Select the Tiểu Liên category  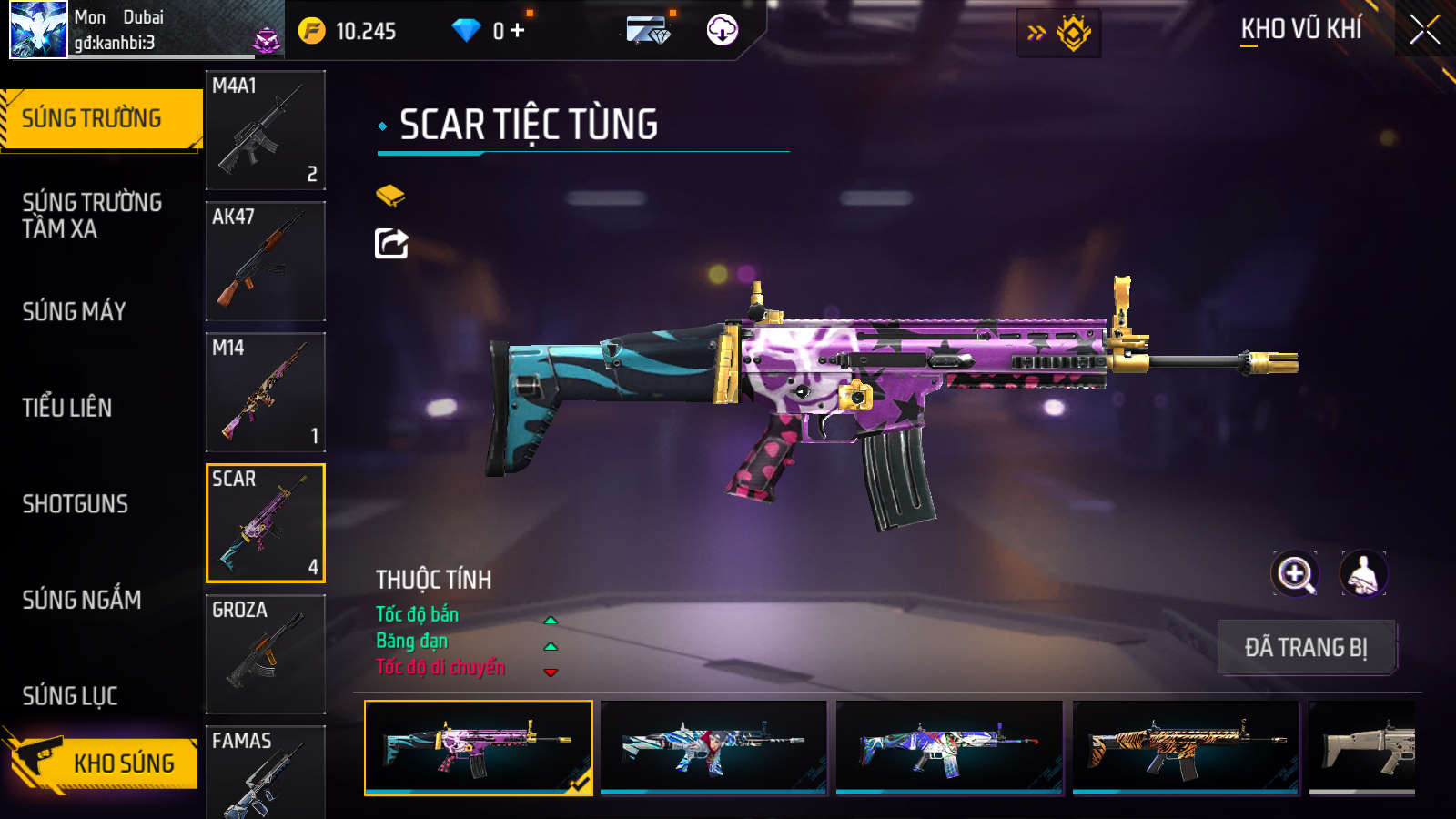(x=67, y=408)
